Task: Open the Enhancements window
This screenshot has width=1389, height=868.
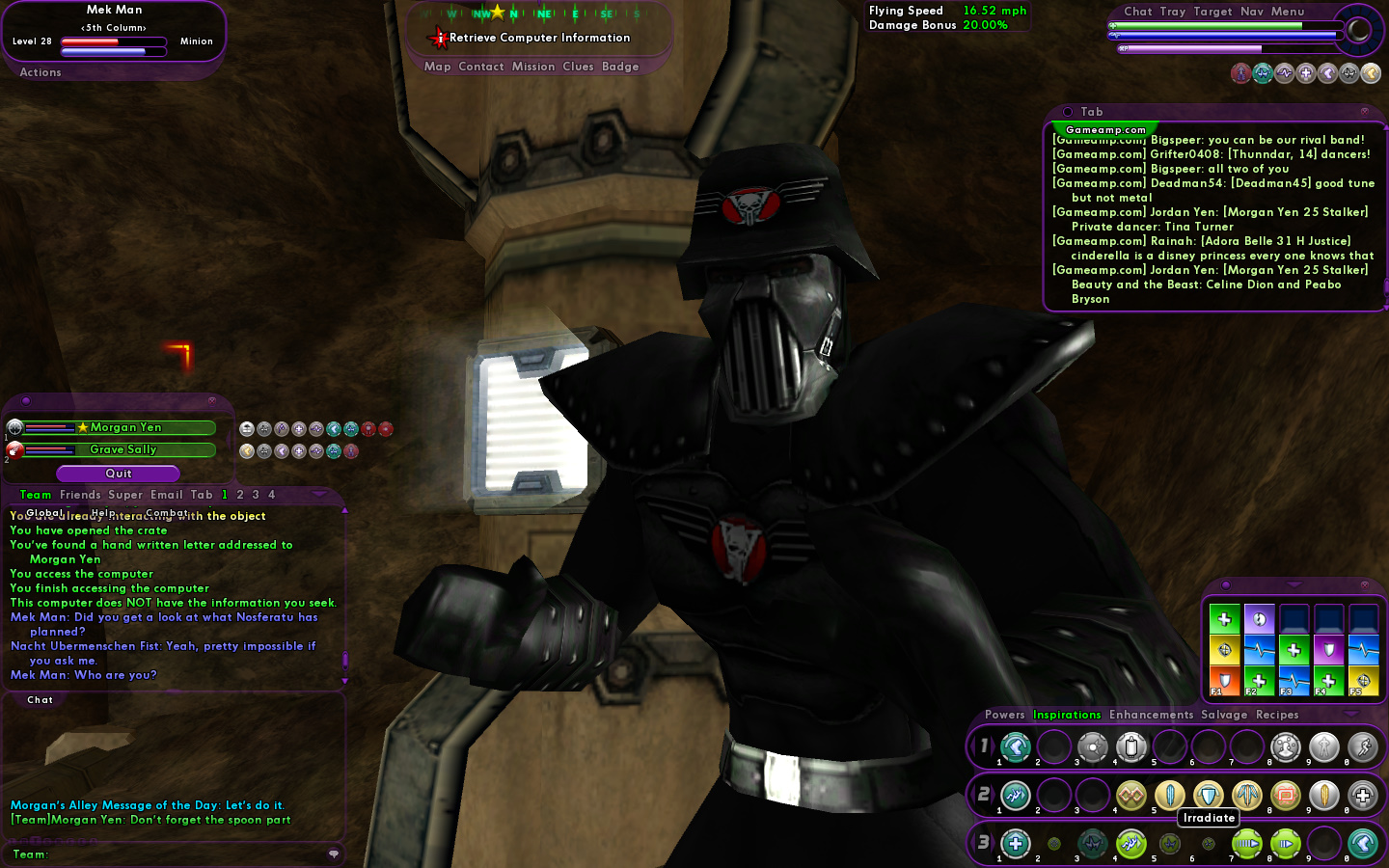Action: click(1151, 715)
